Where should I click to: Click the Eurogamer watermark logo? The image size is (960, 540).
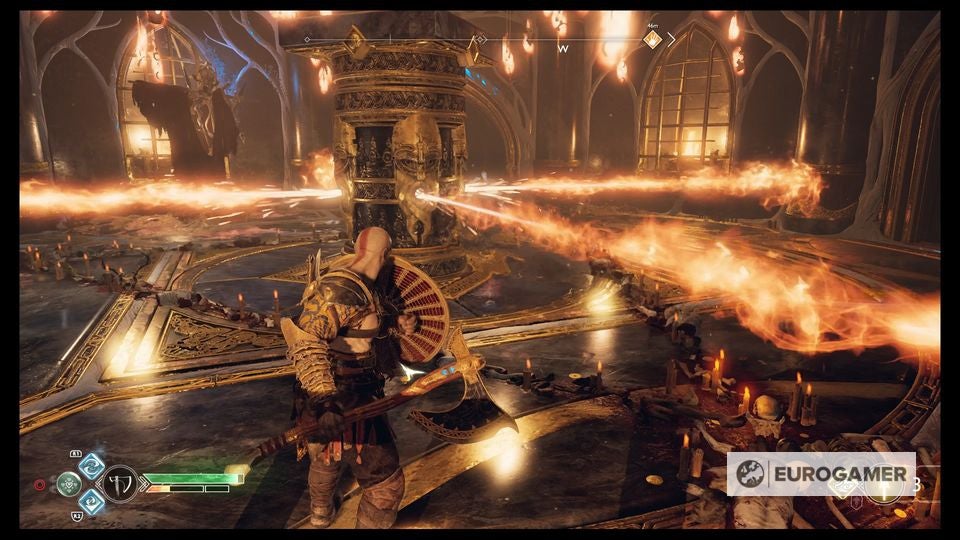tap(820, 473)
